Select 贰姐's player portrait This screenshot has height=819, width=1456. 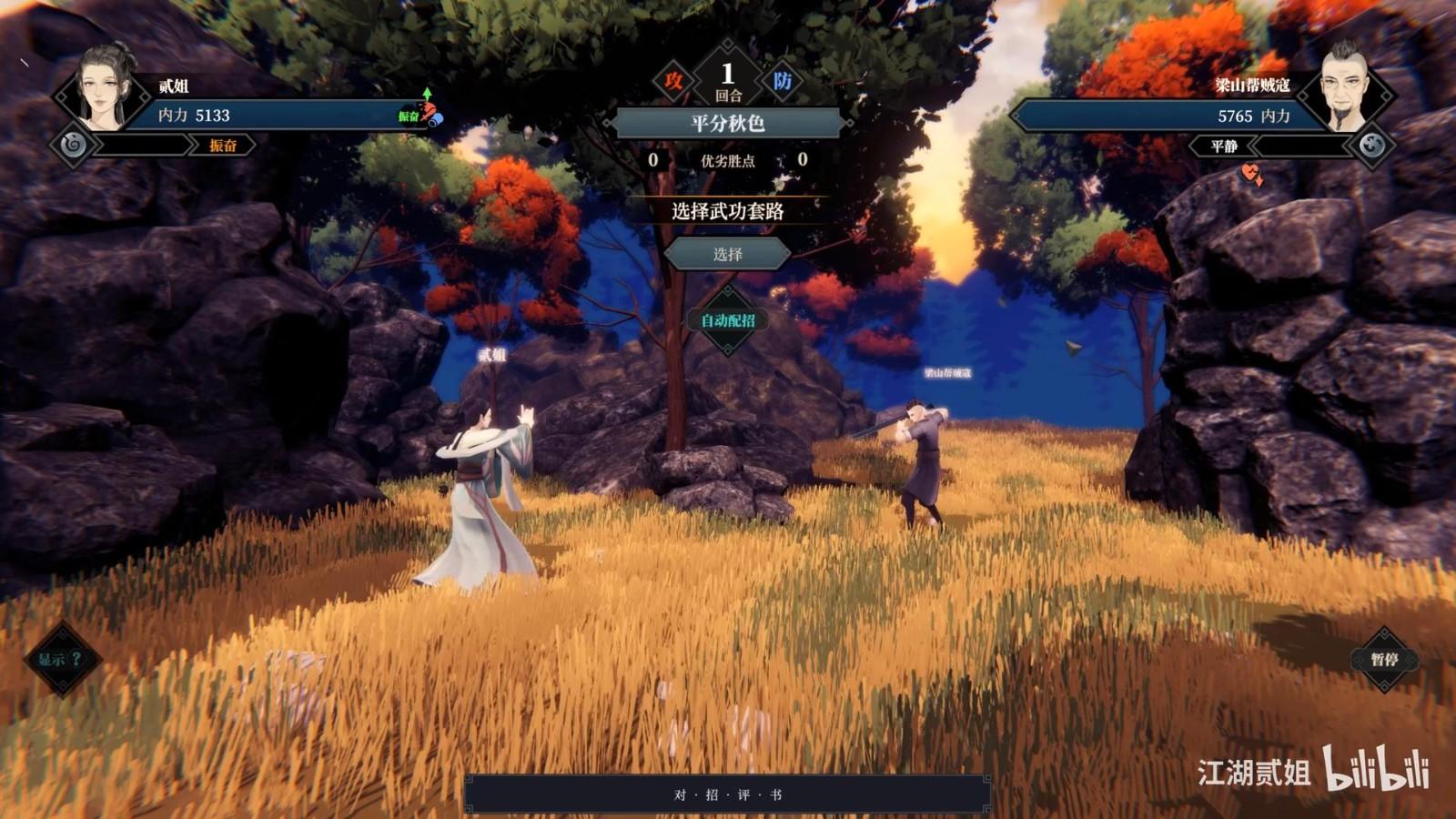click(x=106, y=88)
